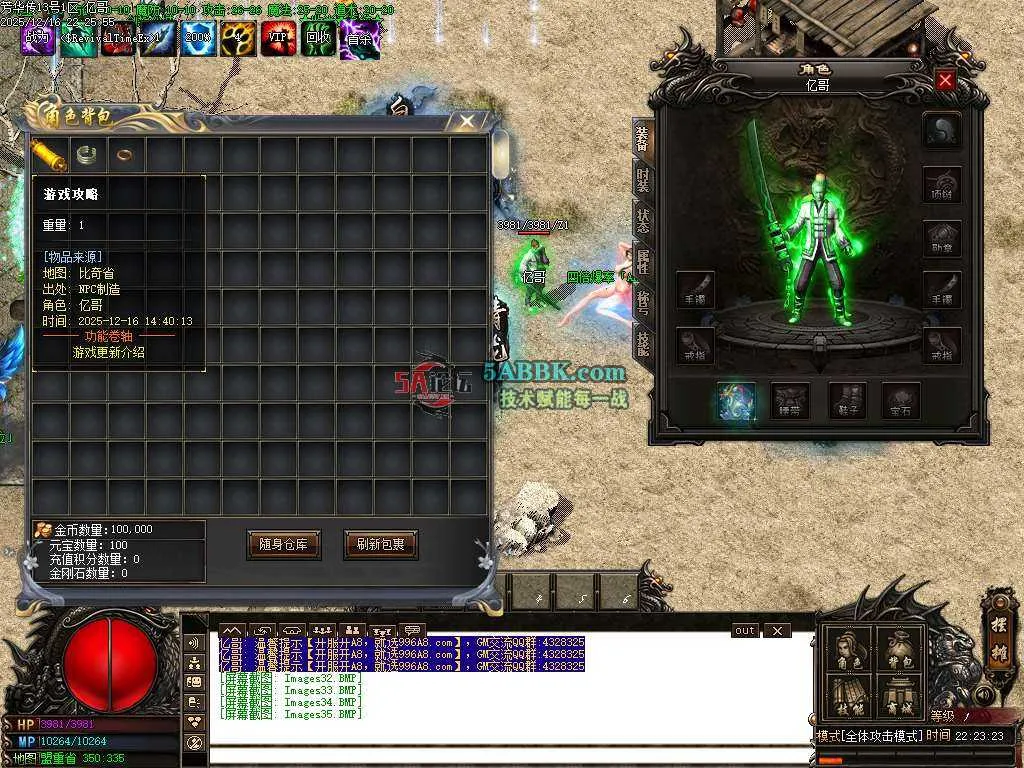The image size is (1024, 768).
Task: Open the 随身仓库 portable storage
Action: pyautogui.click(x=284, y=544)
